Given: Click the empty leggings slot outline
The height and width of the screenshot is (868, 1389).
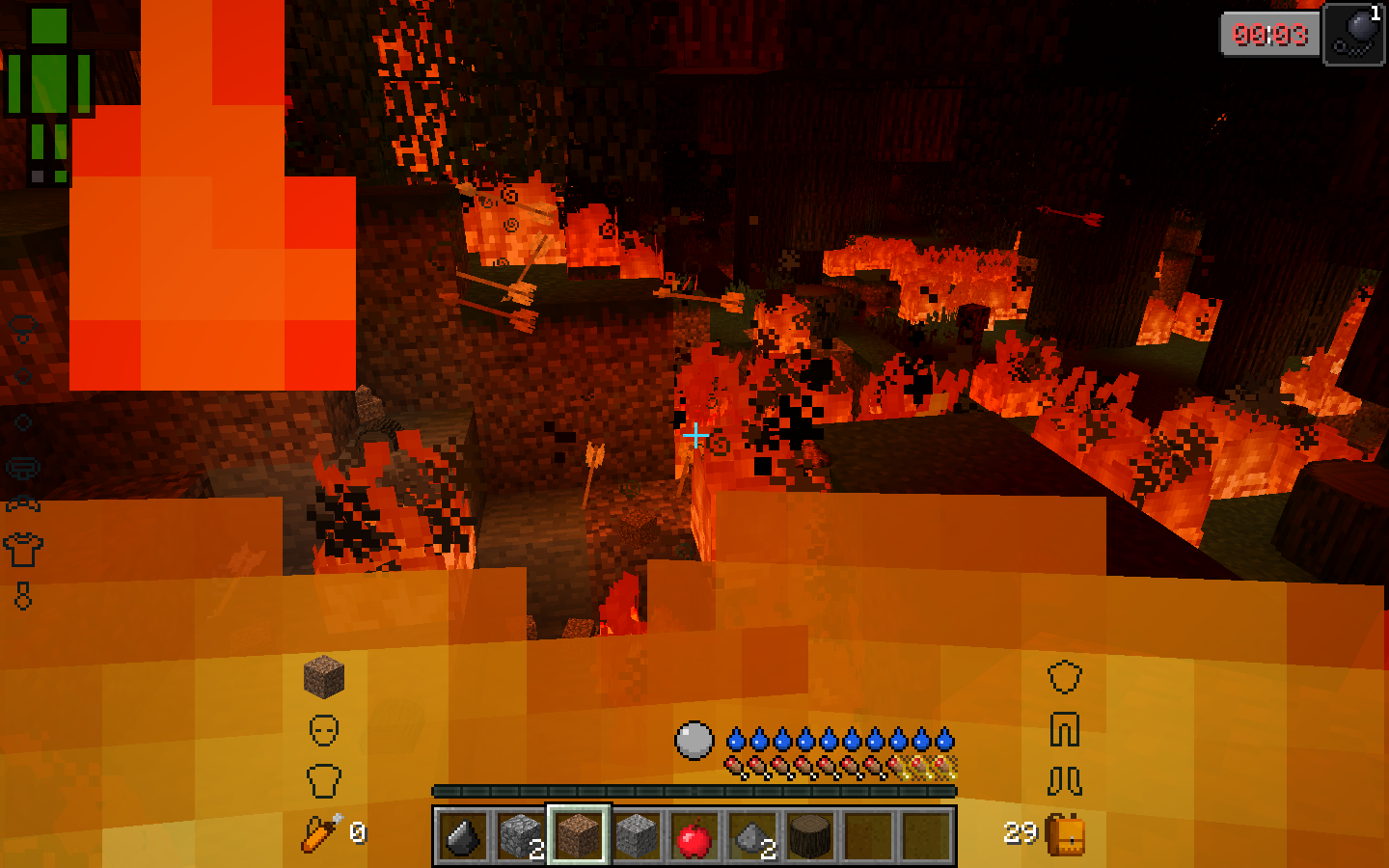Looking at the screenshot, I should (x=1064, y=730).
